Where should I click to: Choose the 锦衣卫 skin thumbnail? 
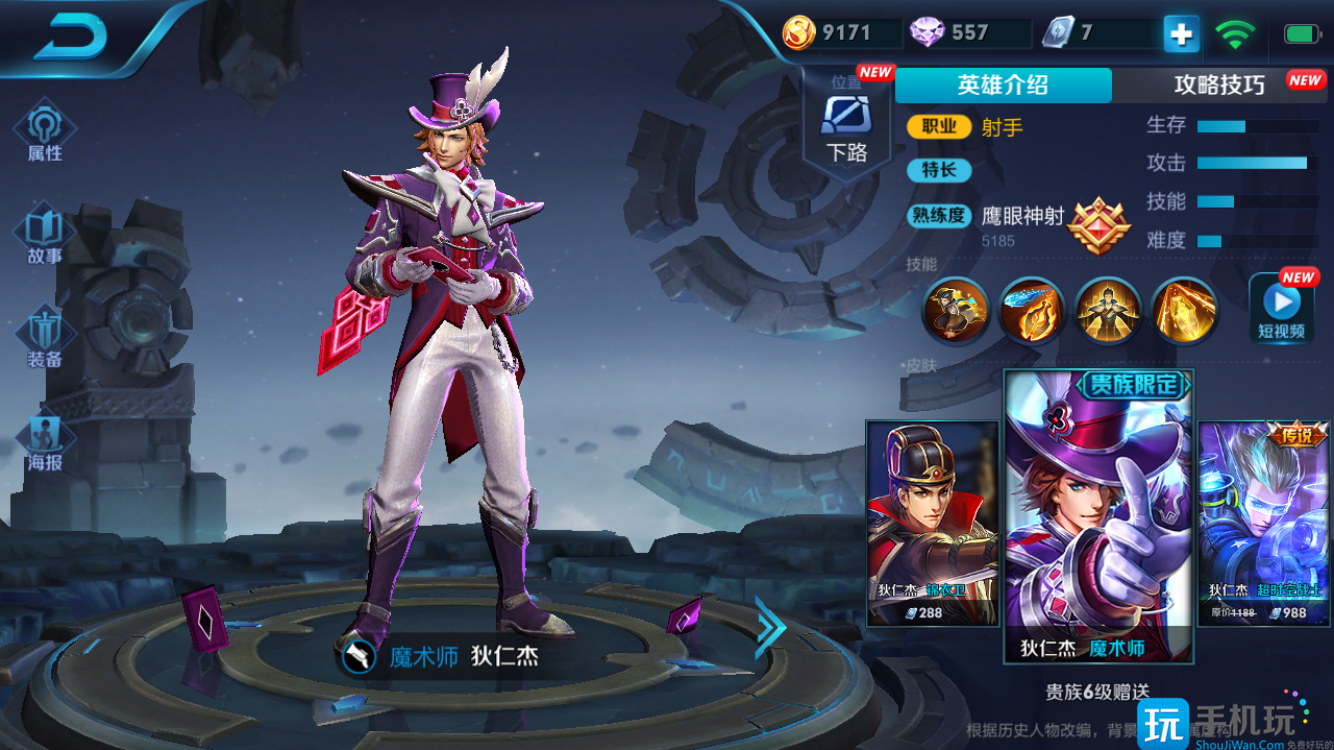point(932,523)
